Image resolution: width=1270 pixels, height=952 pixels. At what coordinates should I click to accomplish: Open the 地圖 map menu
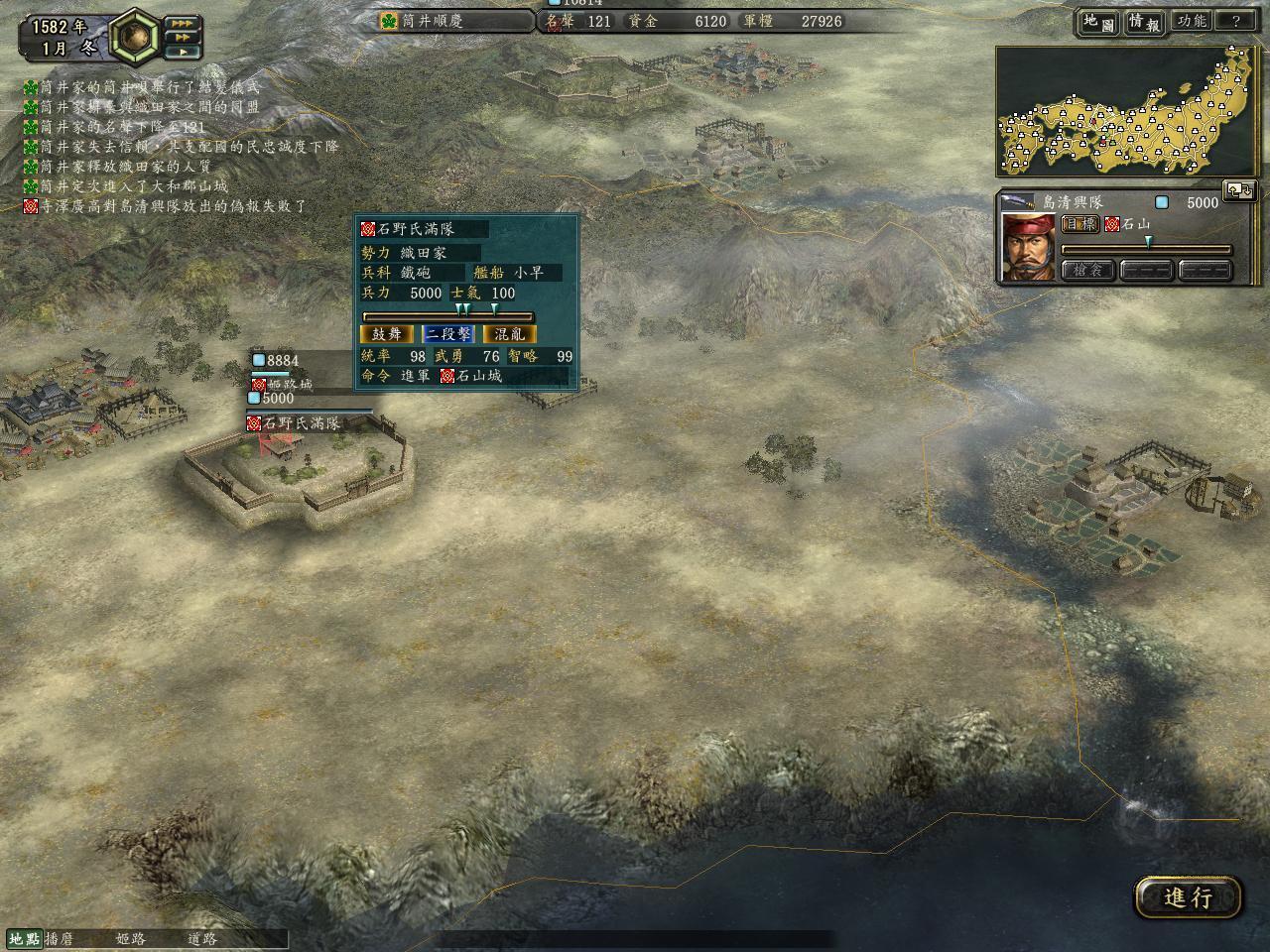pos(1097,21)
